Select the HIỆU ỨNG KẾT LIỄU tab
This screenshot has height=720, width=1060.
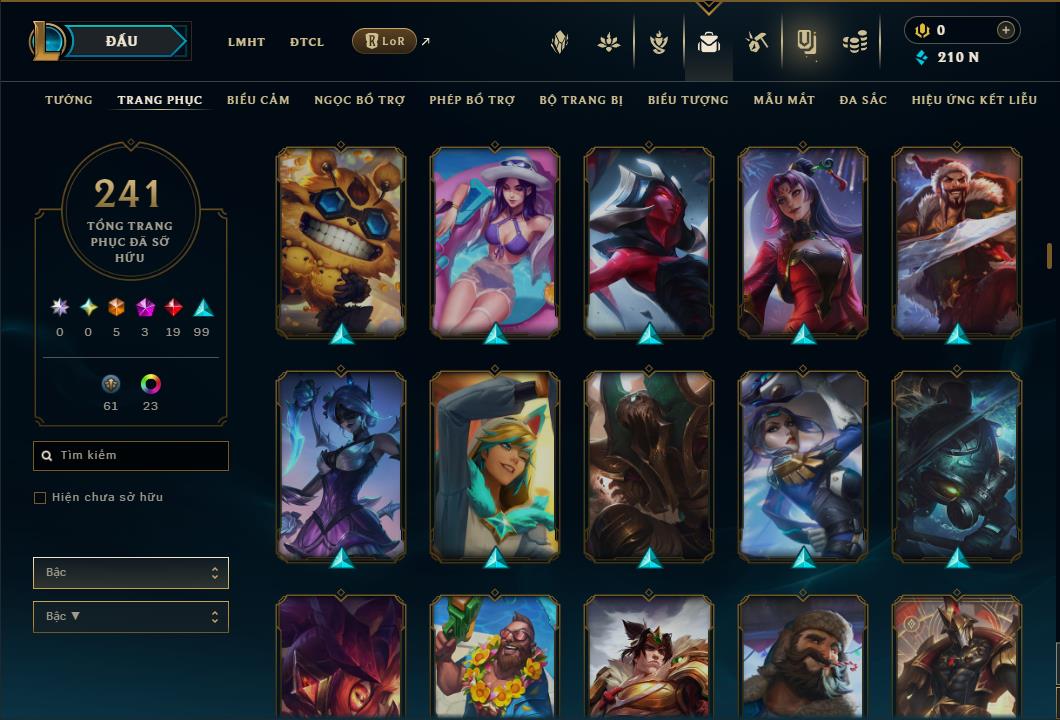coord(974,100)
